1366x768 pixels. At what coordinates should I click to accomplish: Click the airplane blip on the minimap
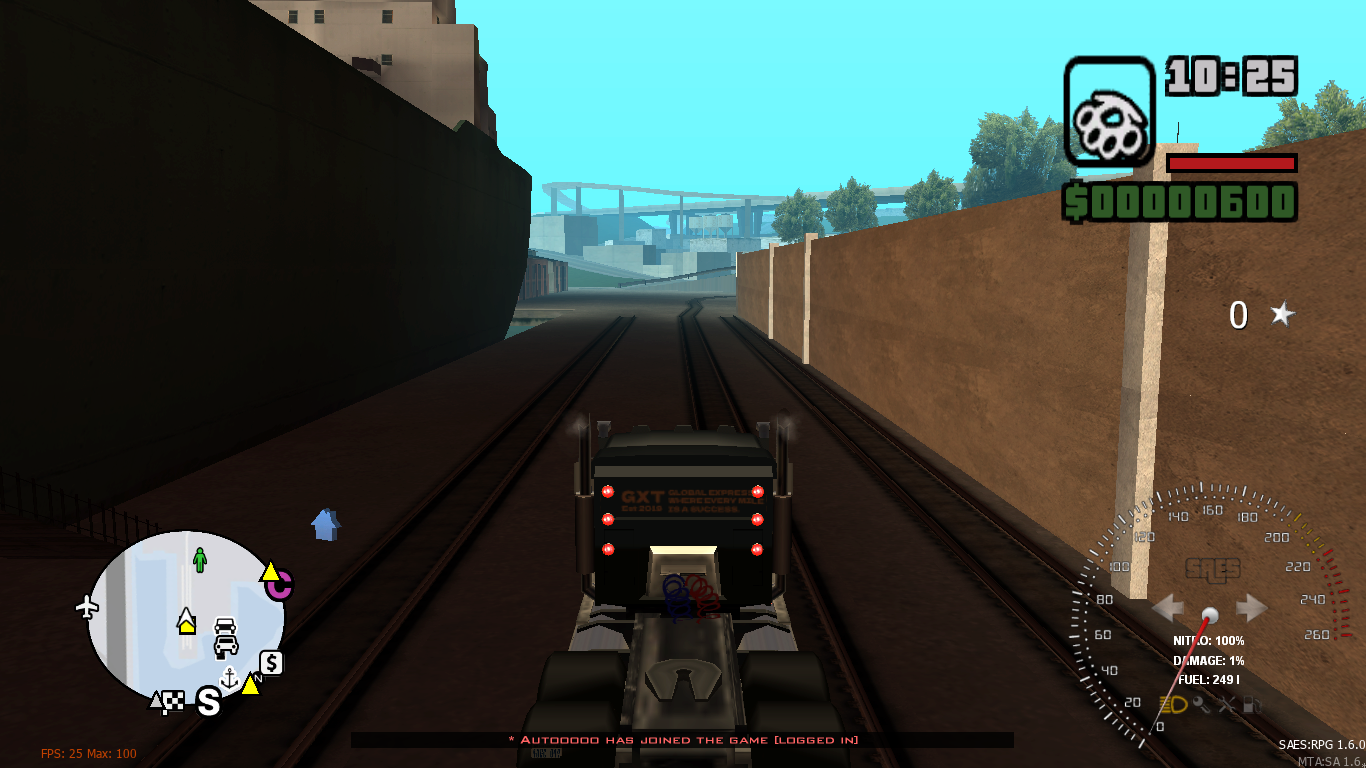pyautogui.click(x=88, y=604)
